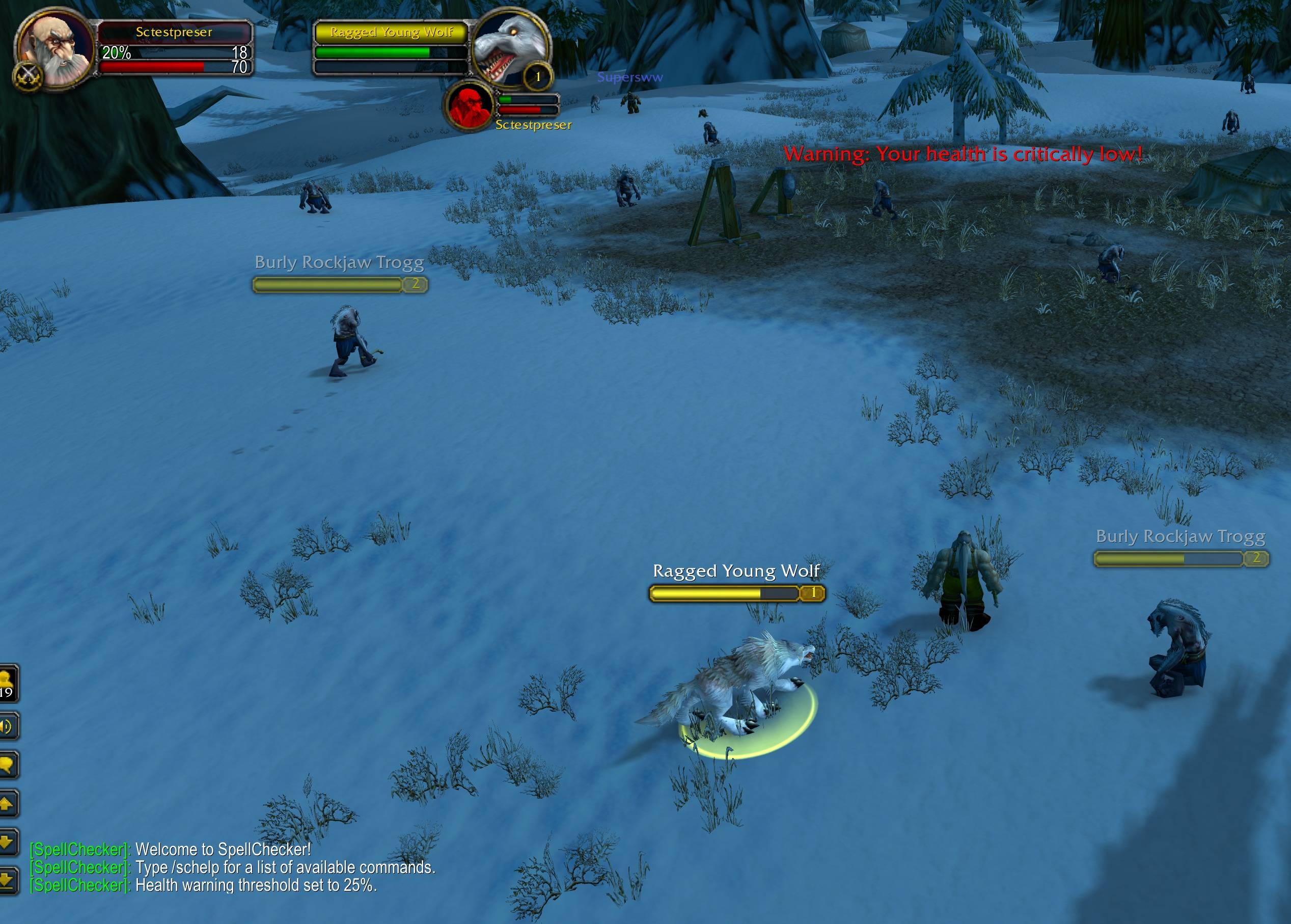Image resolution: width=1291 pixels, height=924 pixels.
Task: Click the red target-of-target portrait
Action: tap(470, 106)
